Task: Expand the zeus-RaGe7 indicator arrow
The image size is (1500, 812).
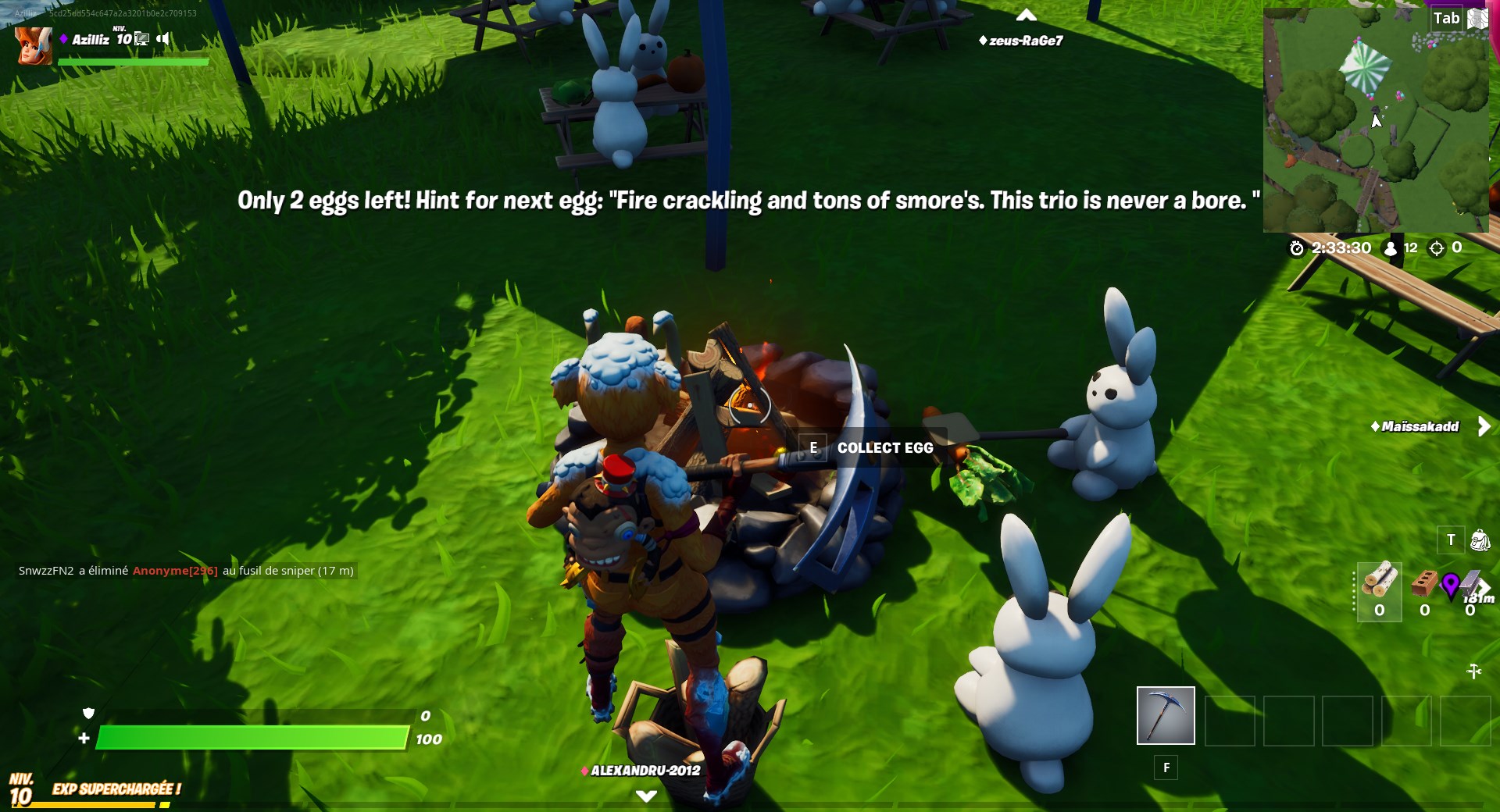Action: 1027,13
